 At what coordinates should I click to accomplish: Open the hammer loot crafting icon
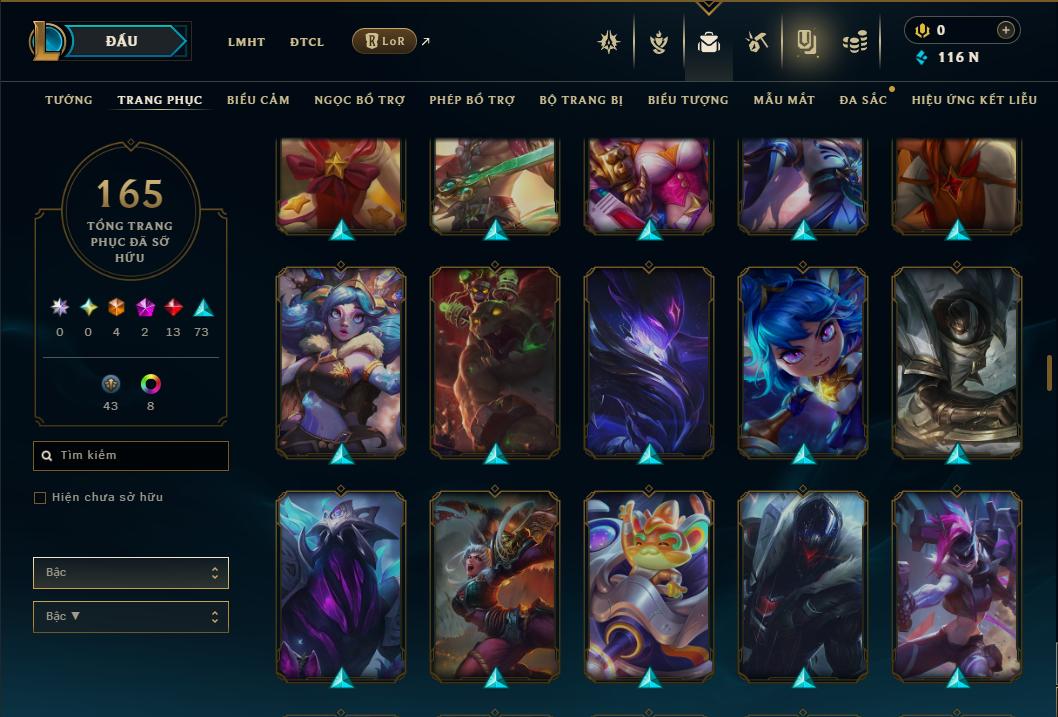coord(757,42)
